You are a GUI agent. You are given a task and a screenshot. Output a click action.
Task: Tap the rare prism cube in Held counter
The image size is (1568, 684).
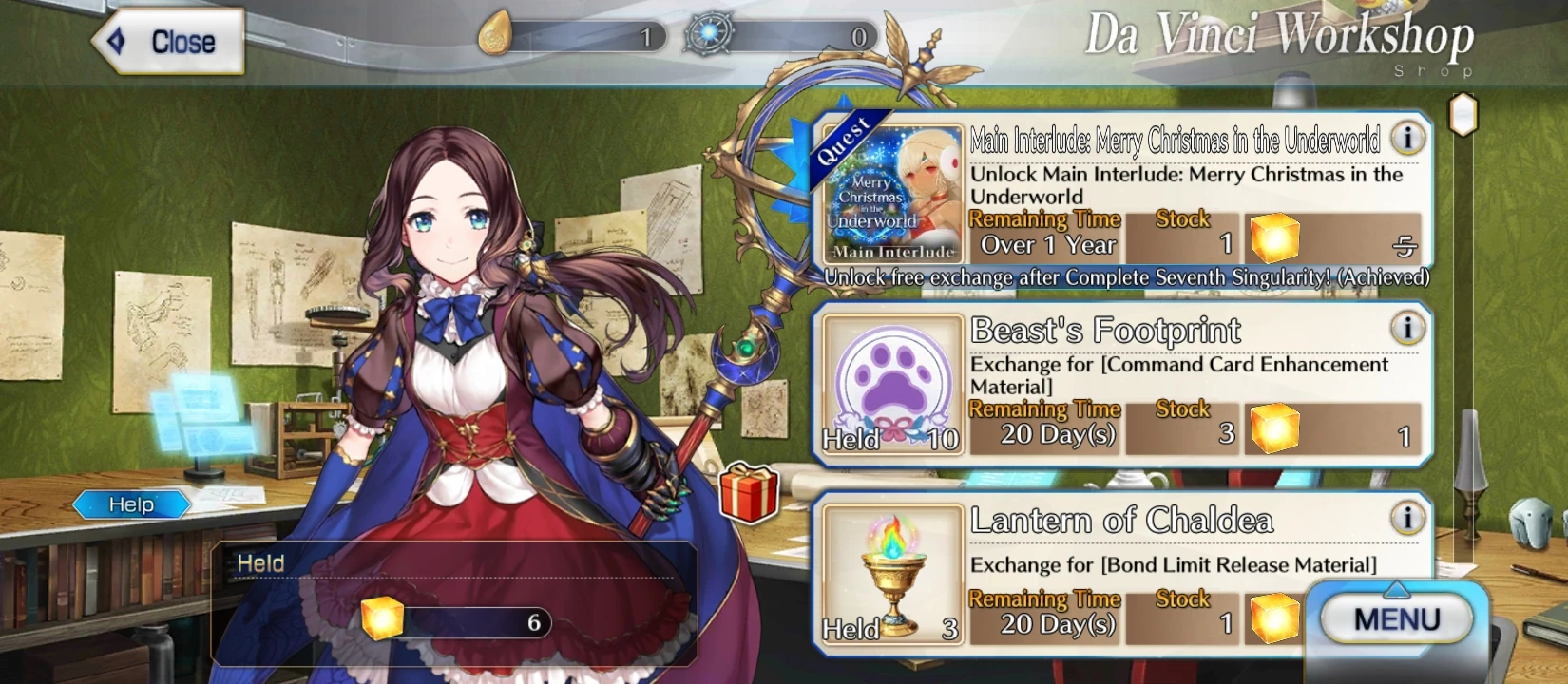point(380,619)
